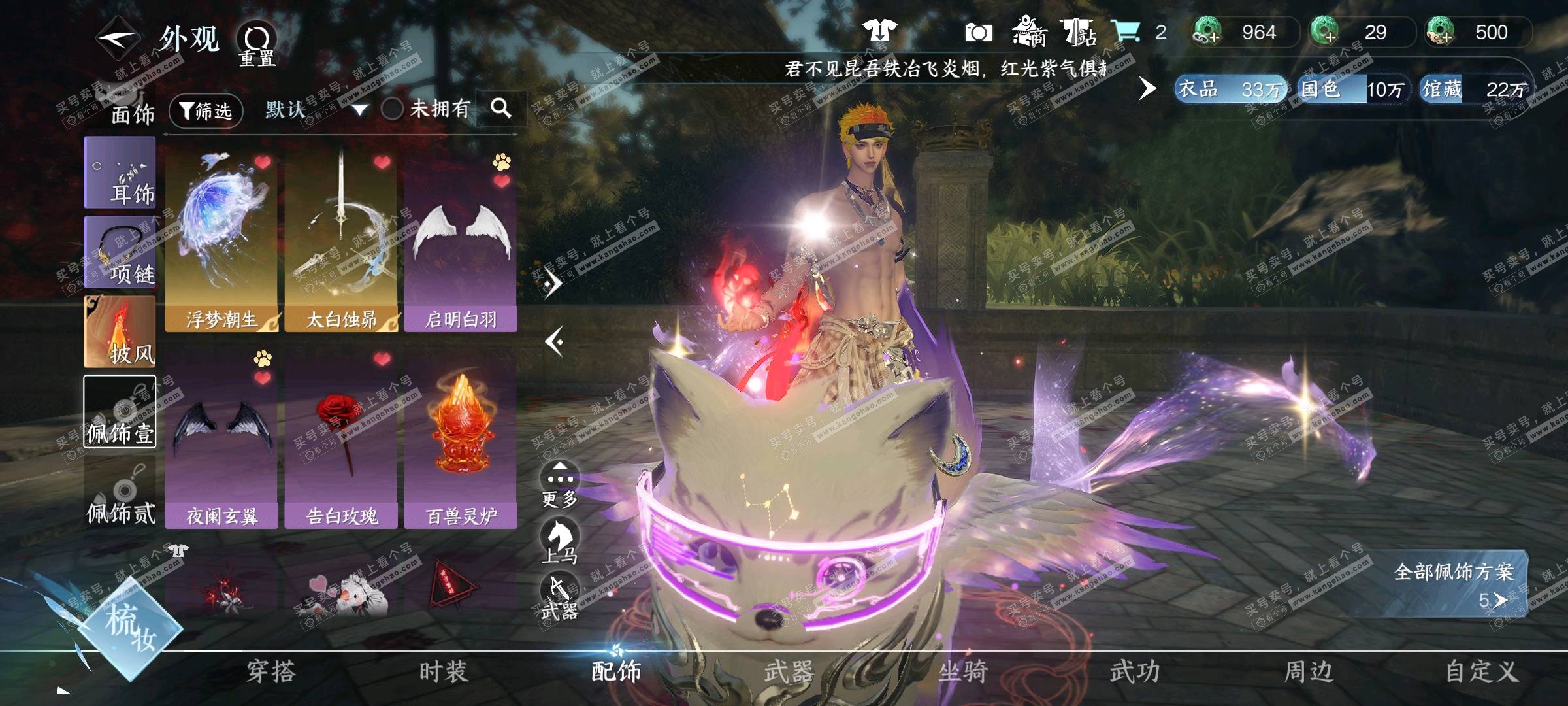Select the 浮梦潮生 jellyfish accessory
This screenshot has width=1568, height=706.
[221, 240]
